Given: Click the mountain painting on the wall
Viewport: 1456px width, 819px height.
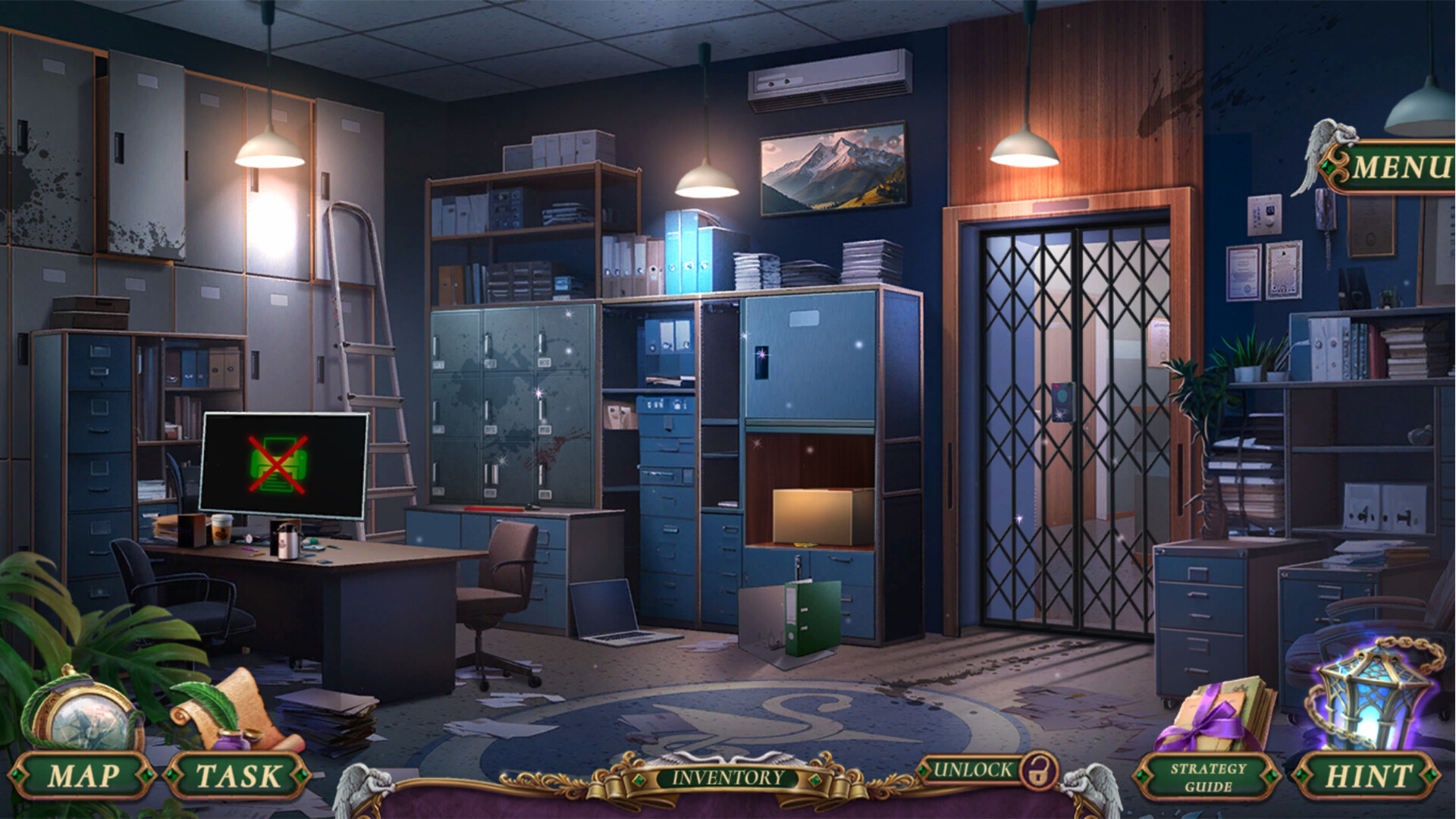Looking at the screenshot, I should click(x=834, y=168).
